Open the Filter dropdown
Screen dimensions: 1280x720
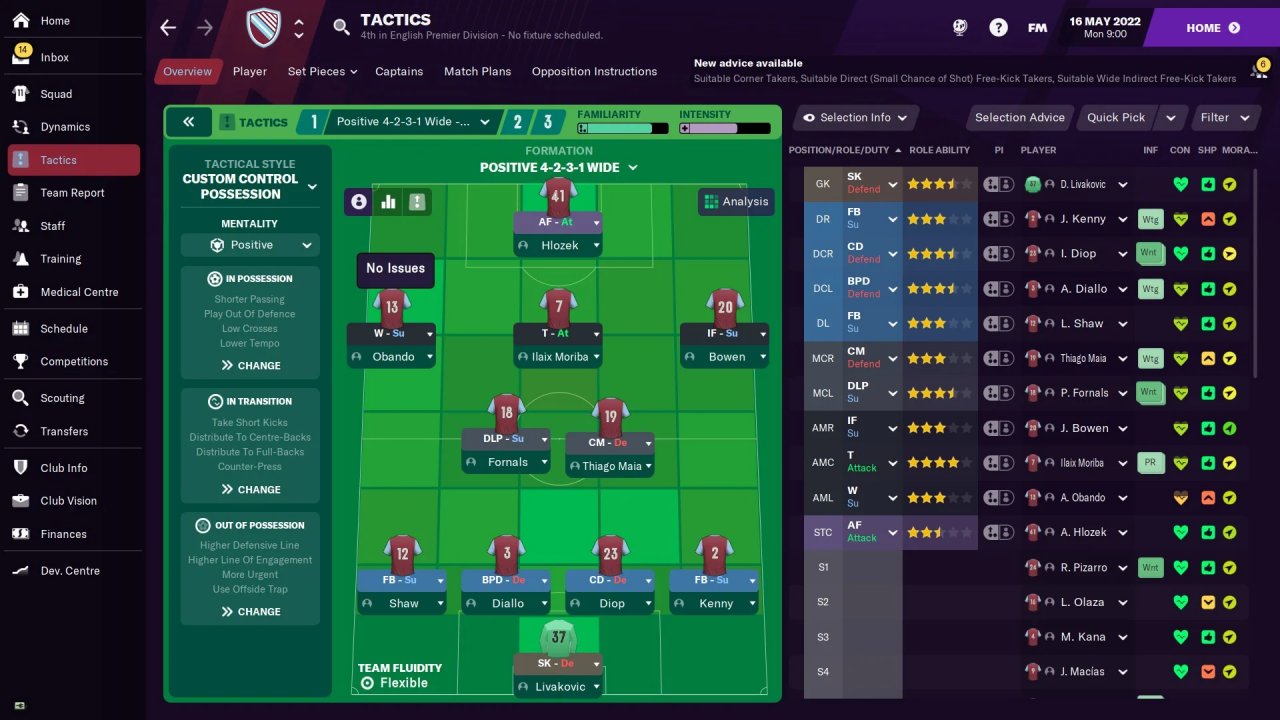pos(1225,118)
